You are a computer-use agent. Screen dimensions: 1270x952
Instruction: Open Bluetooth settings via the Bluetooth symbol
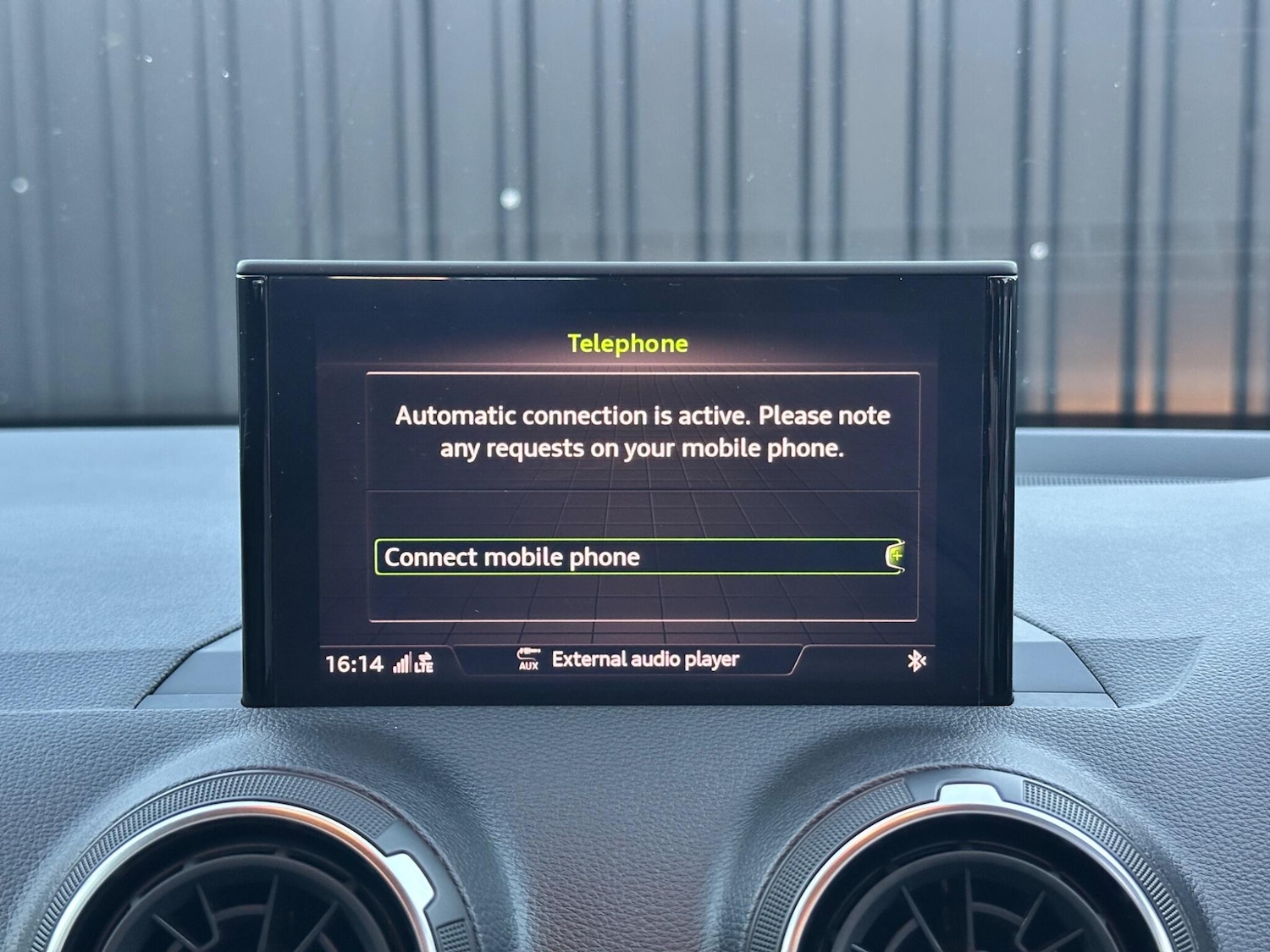pyautogui.click(x=917, y=658)
